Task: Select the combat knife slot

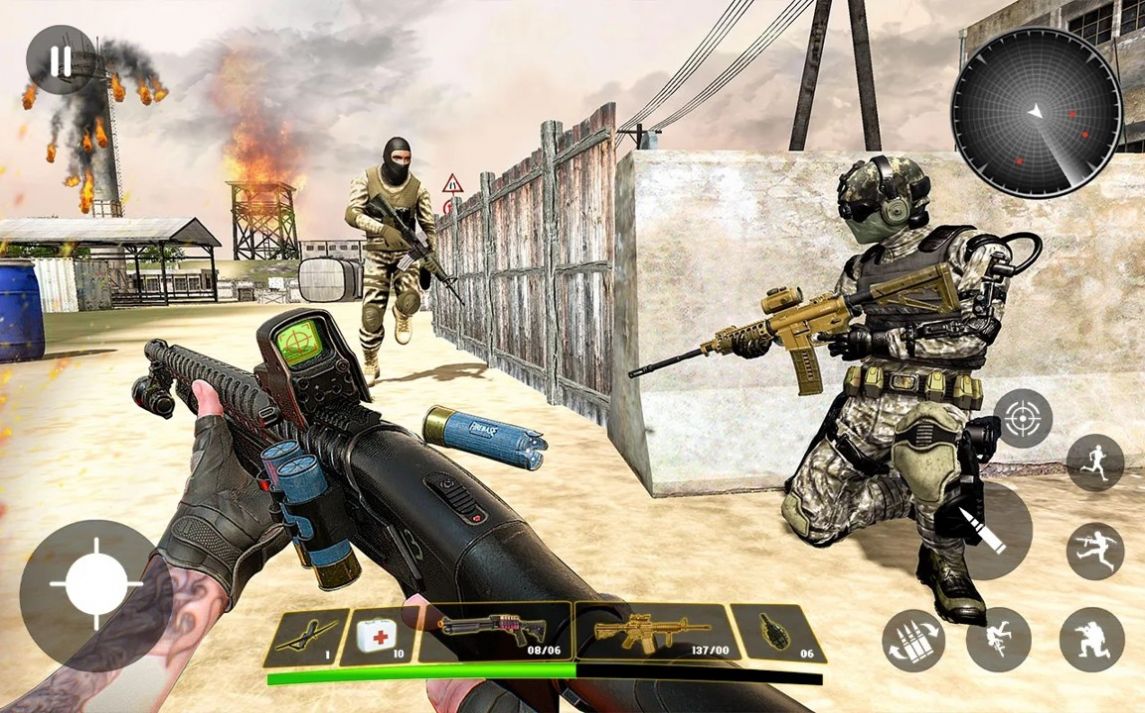Action: coord(305,637)
